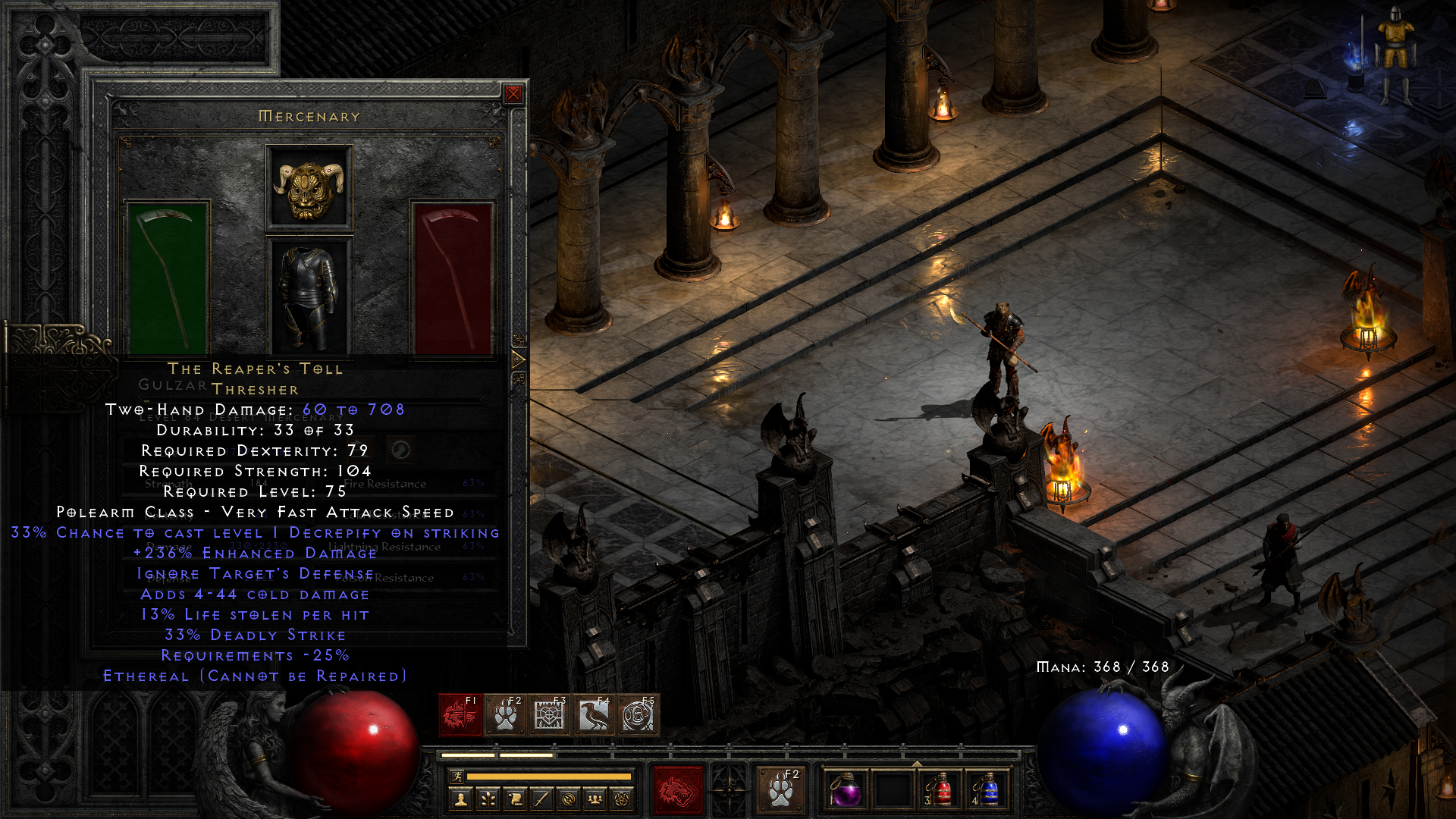Open the right-click wolf paw skill selector
1456x819 pixels.
[x=780, y=789]
